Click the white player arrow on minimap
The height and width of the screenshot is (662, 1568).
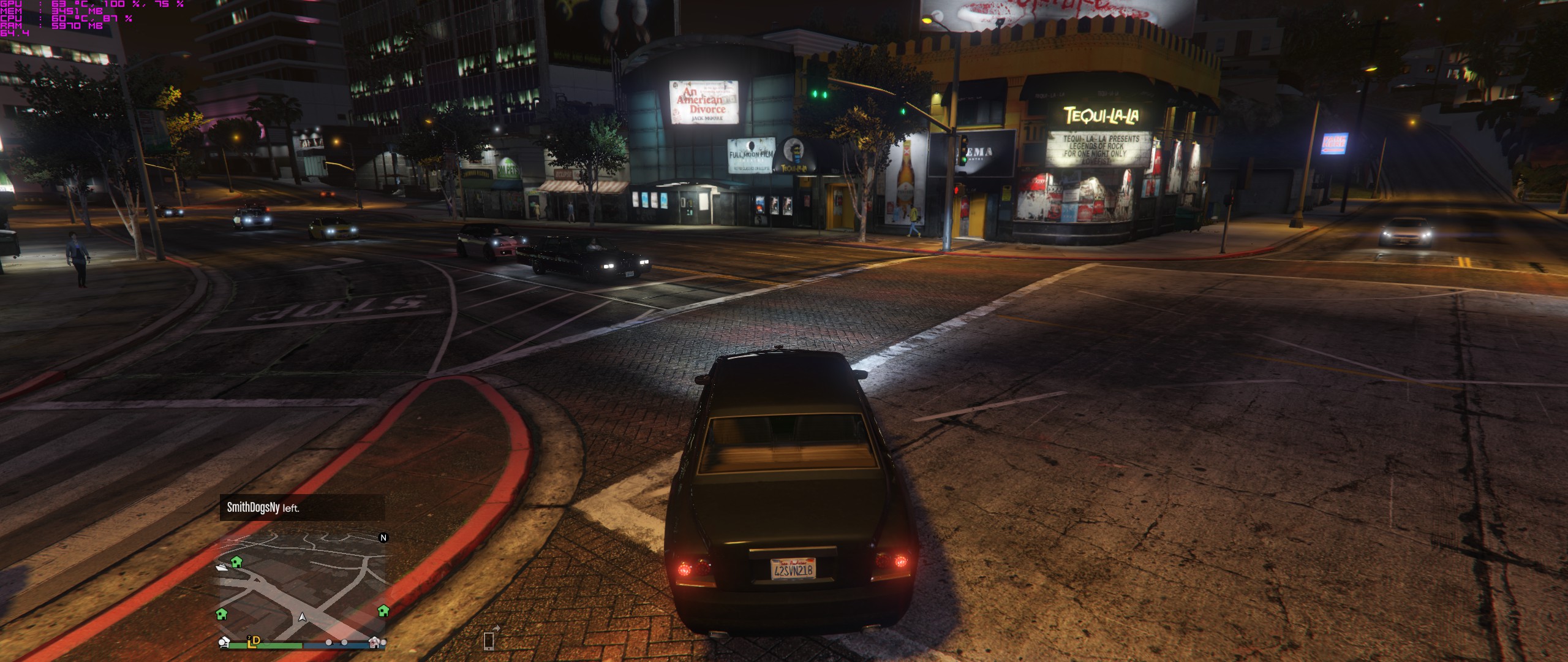point(303,616)
